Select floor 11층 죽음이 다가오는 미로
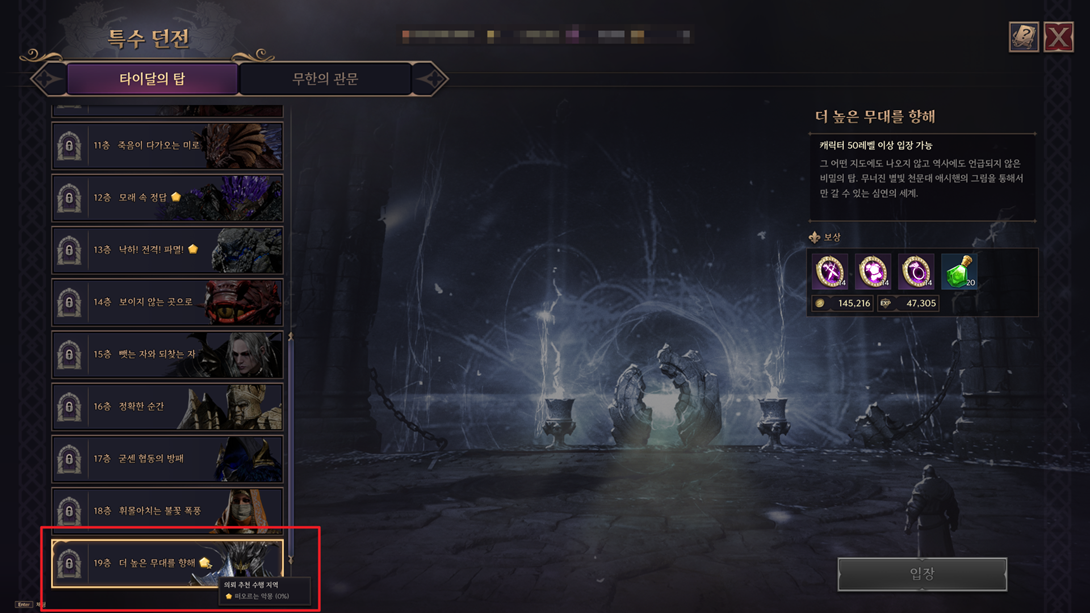Screen dimensions: 1090x613 167,146
